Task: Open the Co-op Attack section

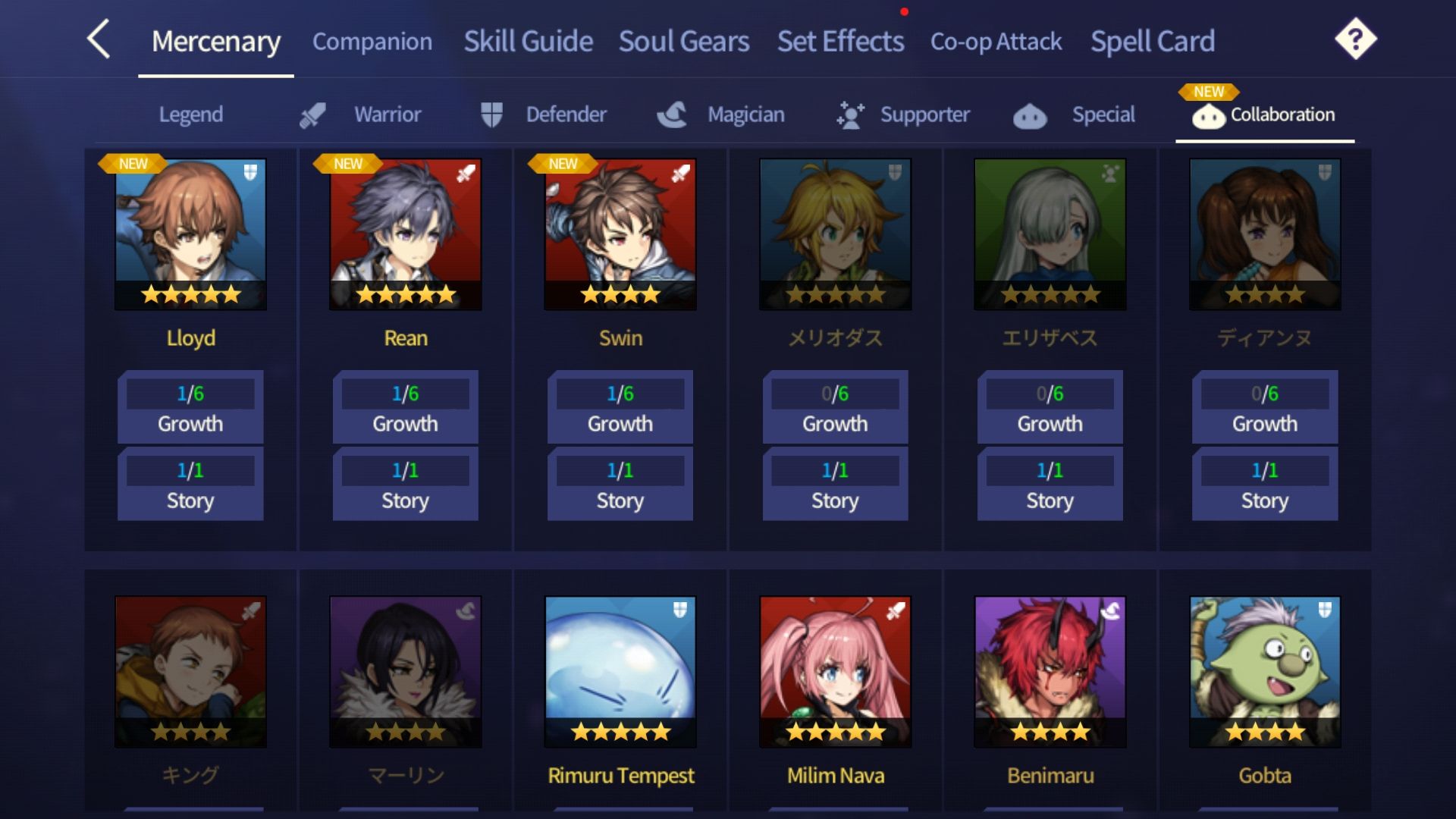Action: tap(996, 43)
